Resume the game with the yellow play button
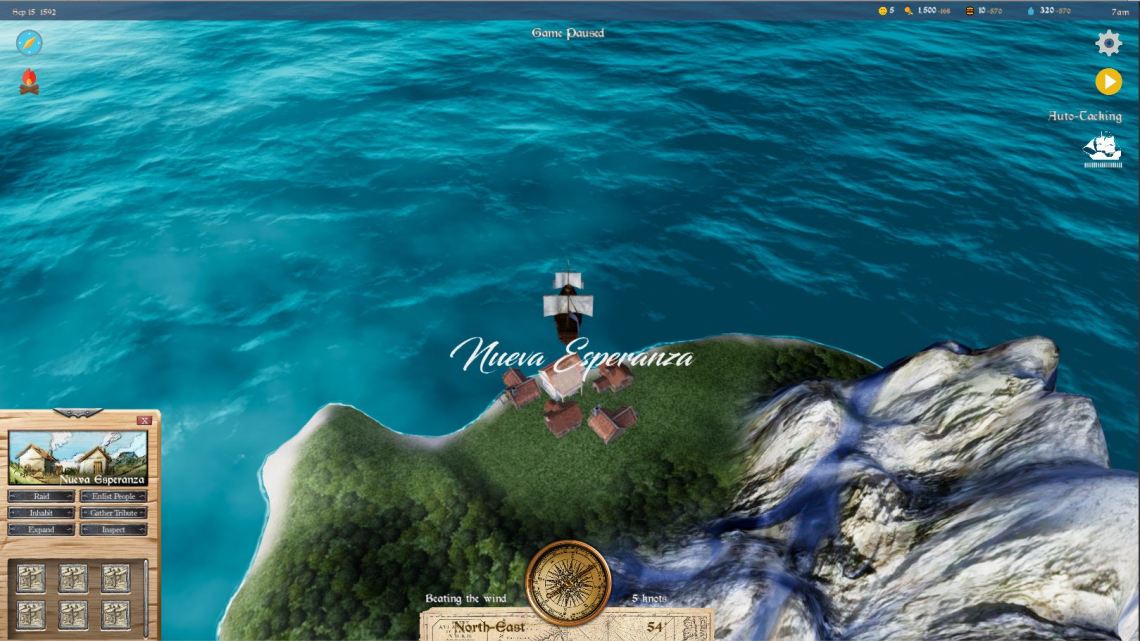The width and height of the screenshot is (1140, 641). (x=1108, y=82)
